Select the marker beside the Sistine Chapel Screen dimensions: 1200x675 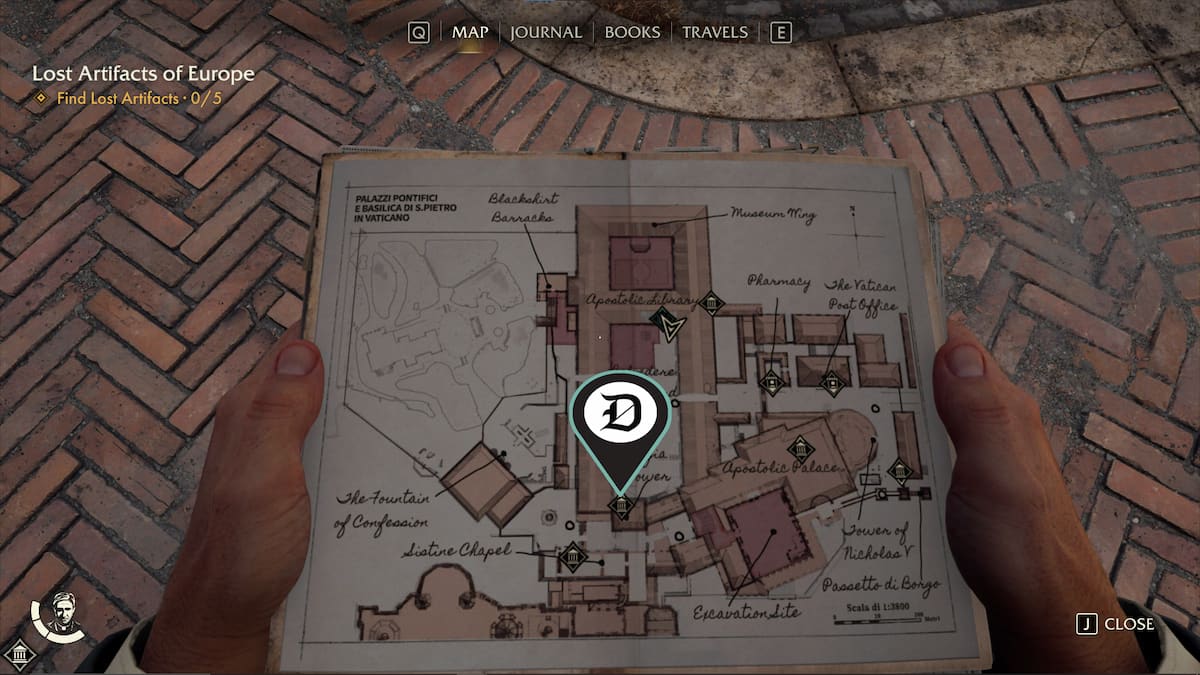pyautogui.click(x=573, y=556)
